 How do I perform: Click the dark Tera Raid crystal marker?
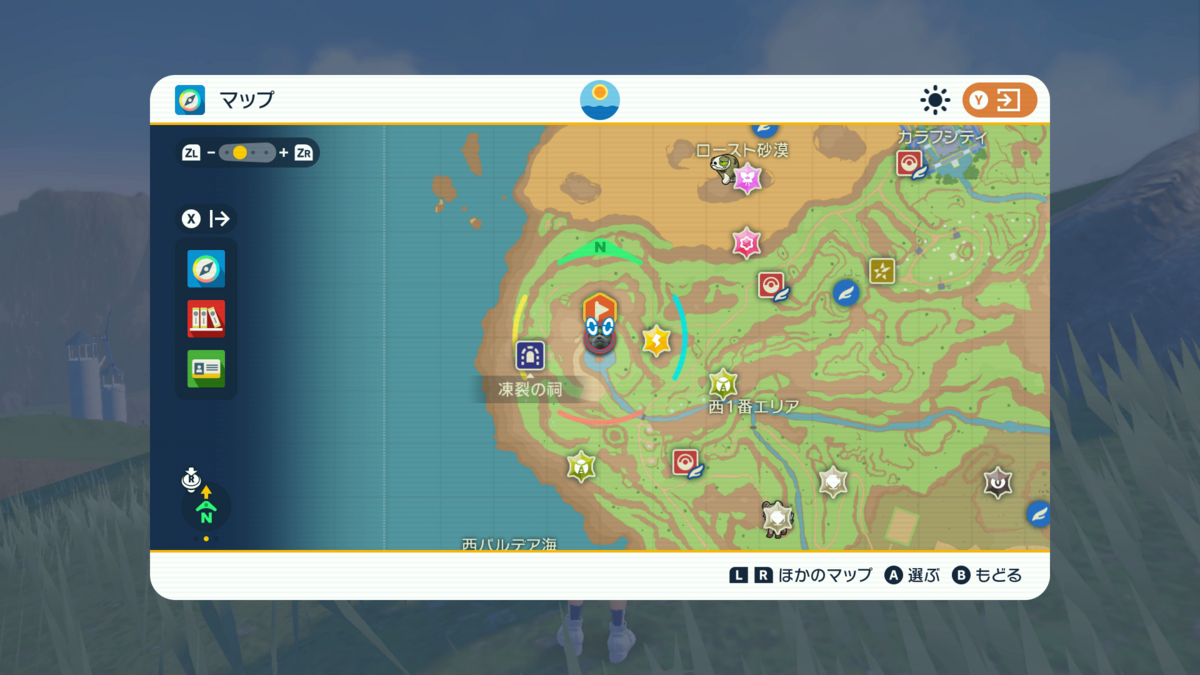click(997, 483)
